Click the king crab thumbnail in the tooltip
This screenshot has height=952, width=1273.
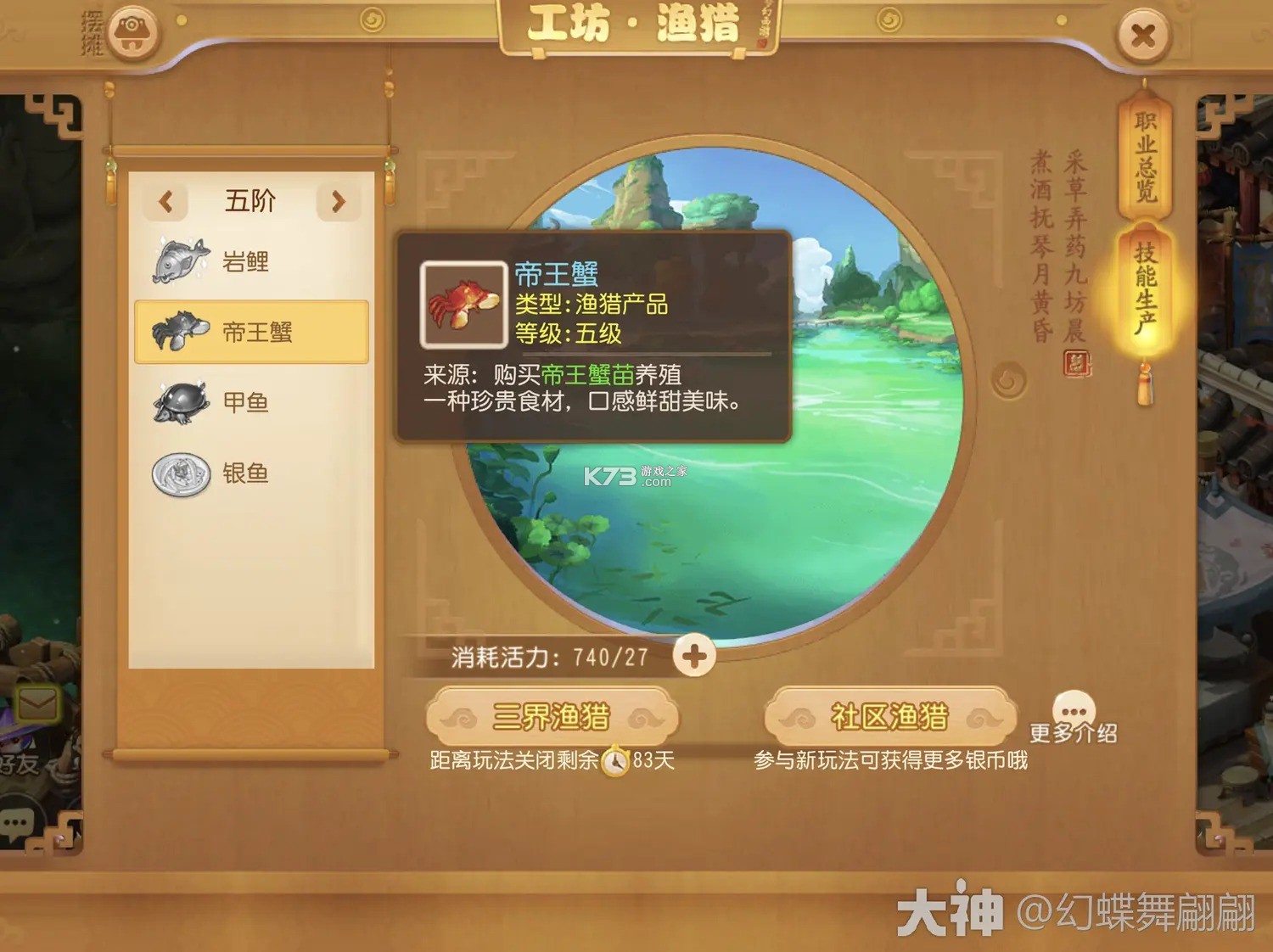click(463, 302)
